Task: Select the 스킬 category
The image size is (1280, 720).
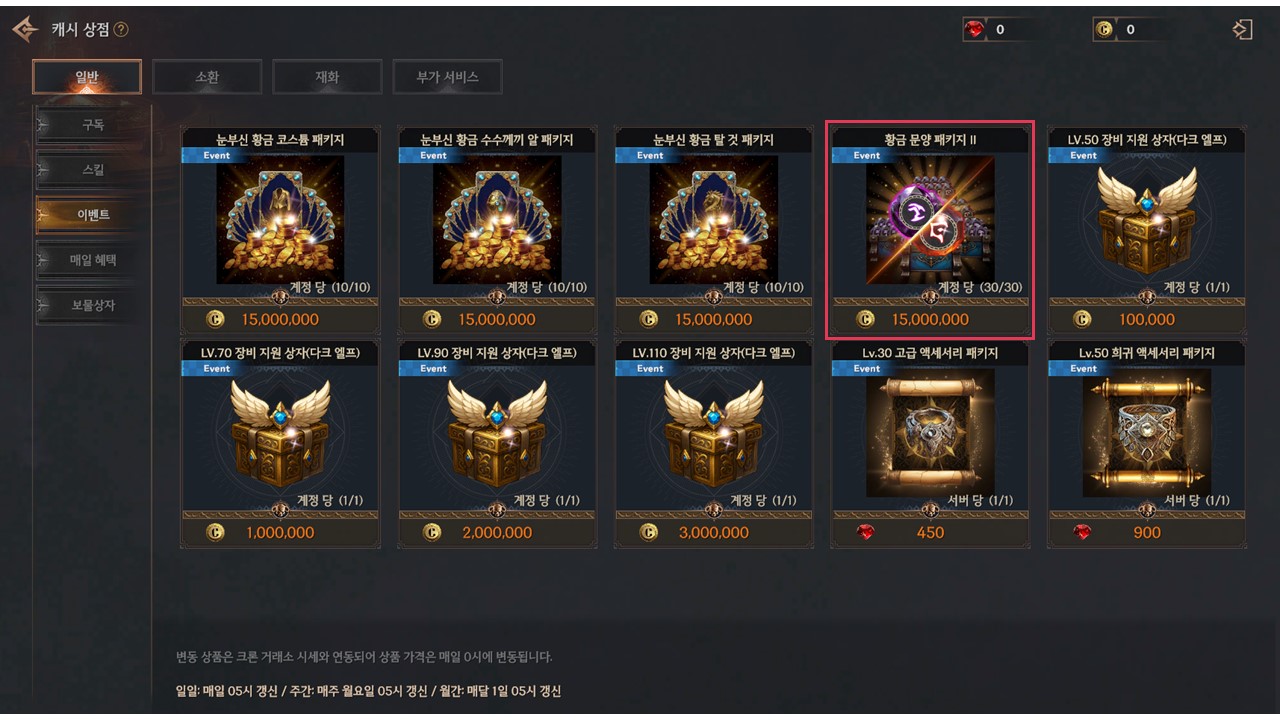Action: 92,170
